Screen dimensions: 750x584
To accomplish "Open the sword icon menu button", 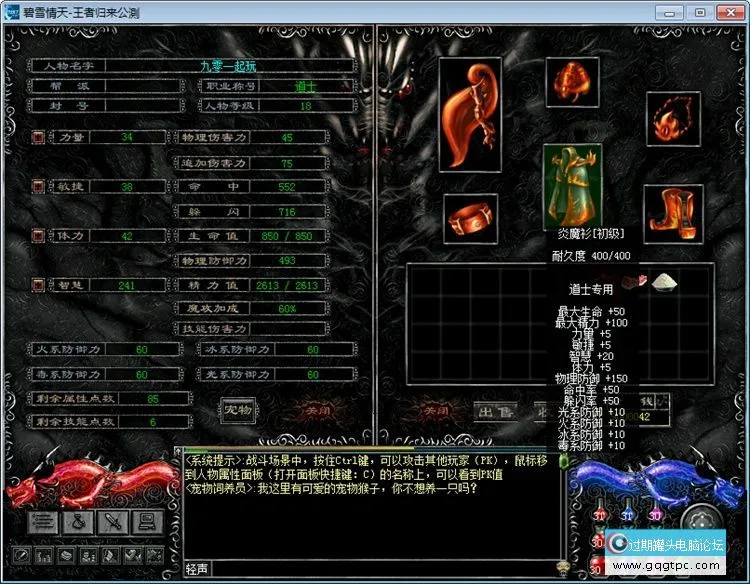I will [x=112, y=520].
